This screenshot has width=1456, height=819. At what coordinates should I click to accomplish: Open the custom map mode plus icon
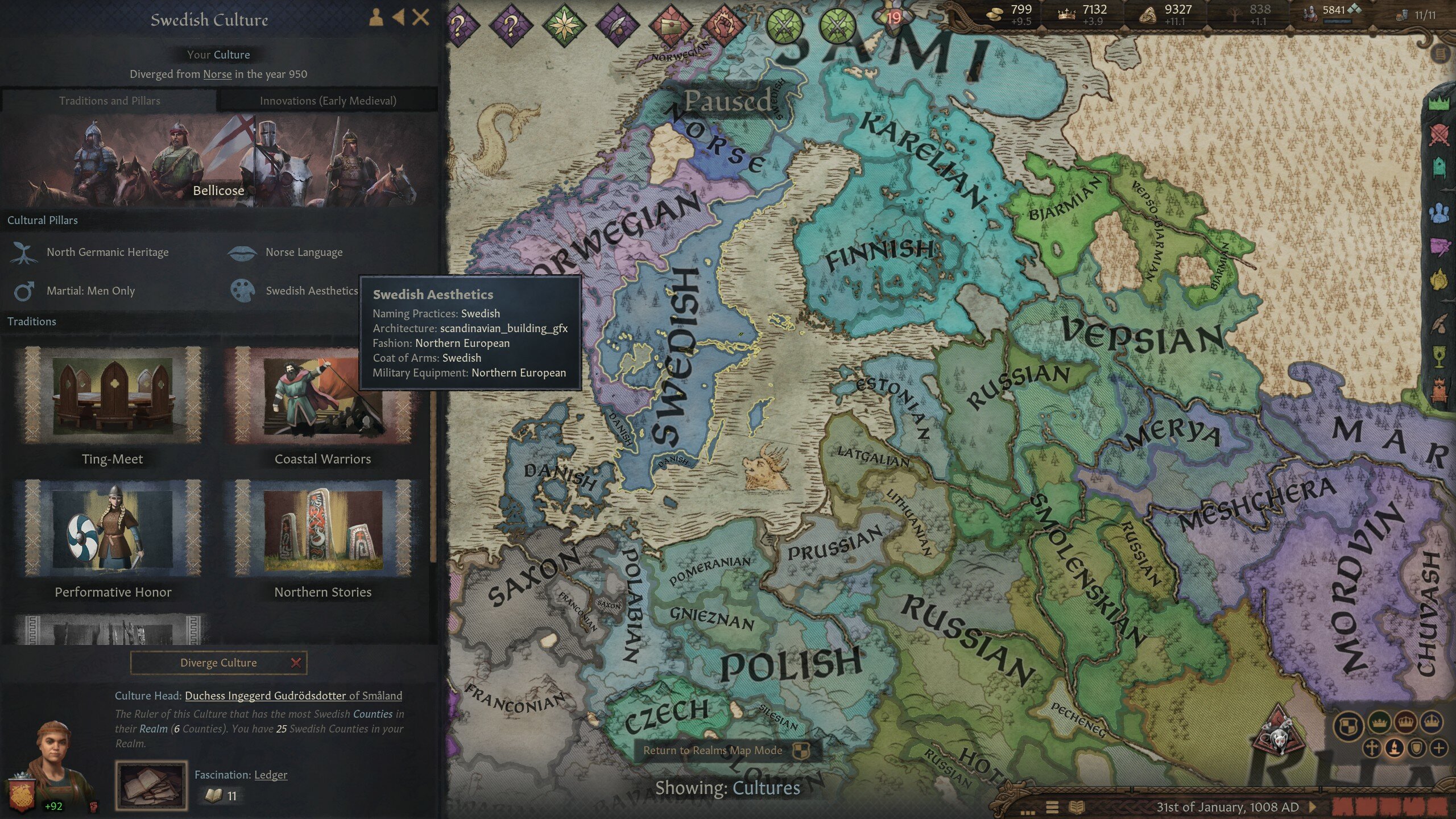pyautogui.click(x=1439, y=749)
